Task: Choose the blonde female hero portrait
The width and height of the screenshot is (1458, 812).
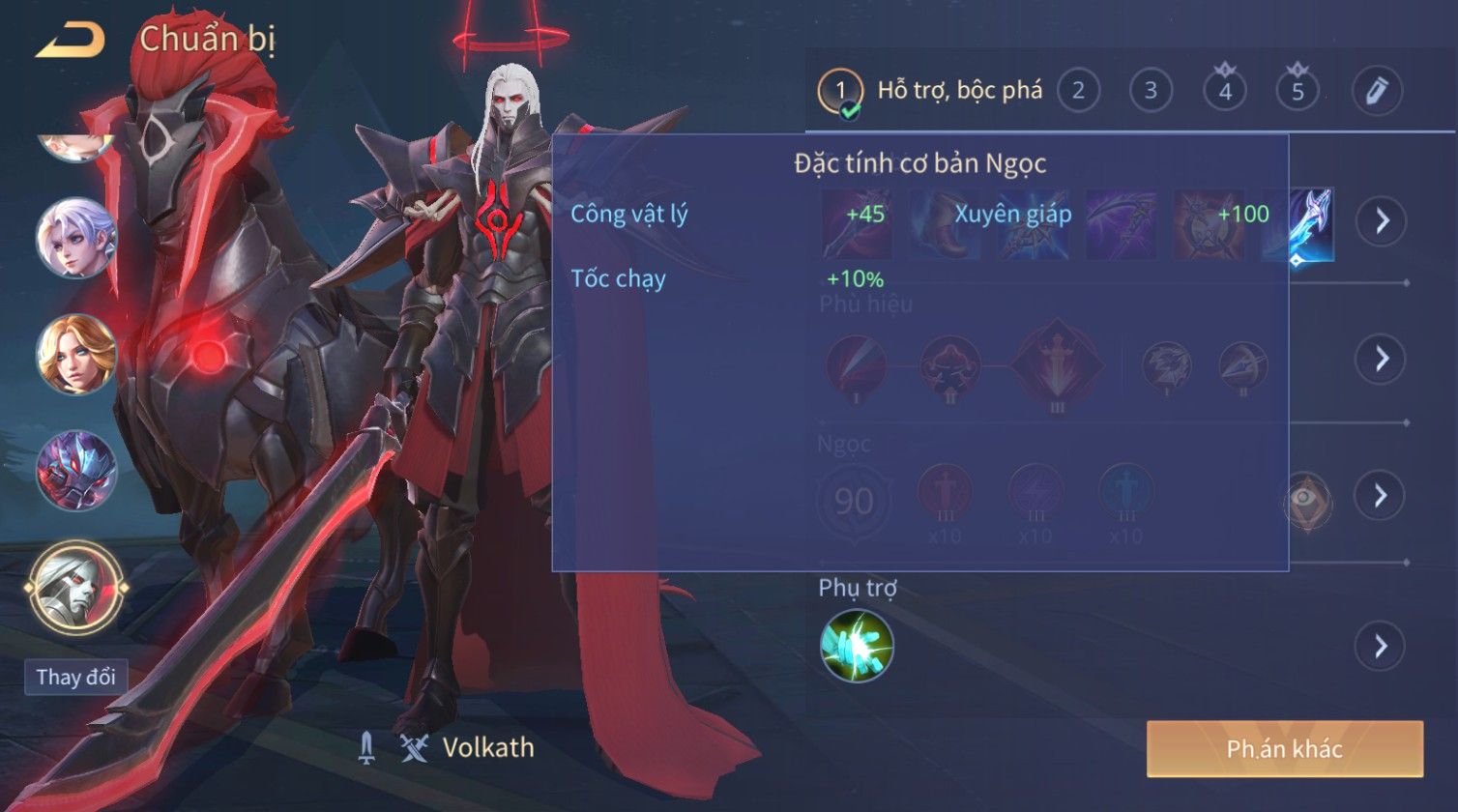Action: tap(76, 354)
